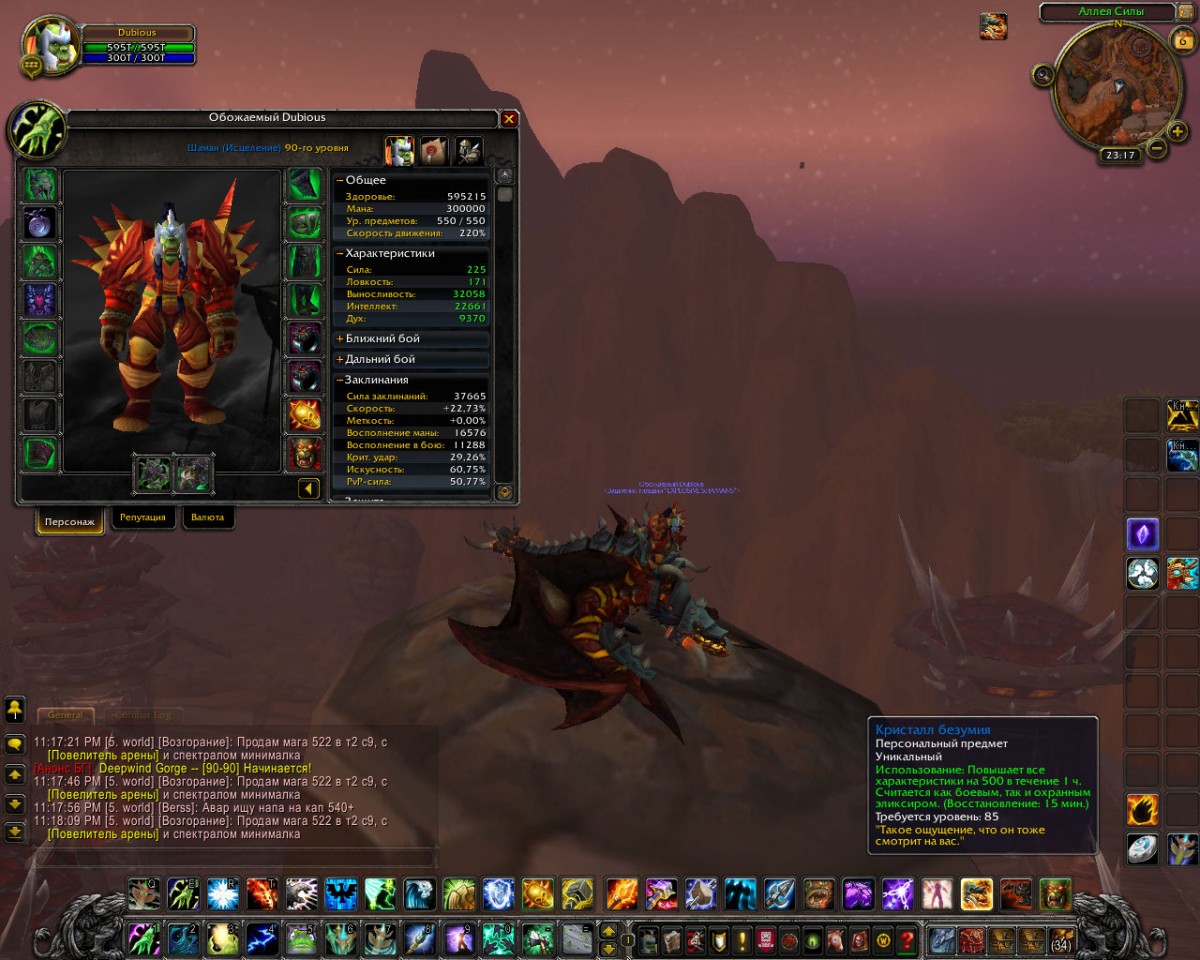This screenshot has height=960, width=1200.
Task: Hide the stats sidebar with the arrow button
Action: coord(309,489)
